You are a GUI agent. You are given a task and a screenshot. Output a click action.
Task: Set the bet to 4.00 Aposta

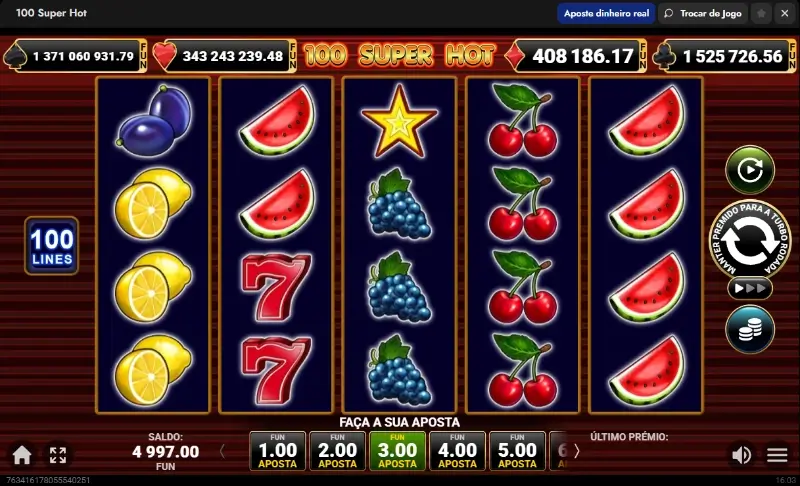(457, 452)
